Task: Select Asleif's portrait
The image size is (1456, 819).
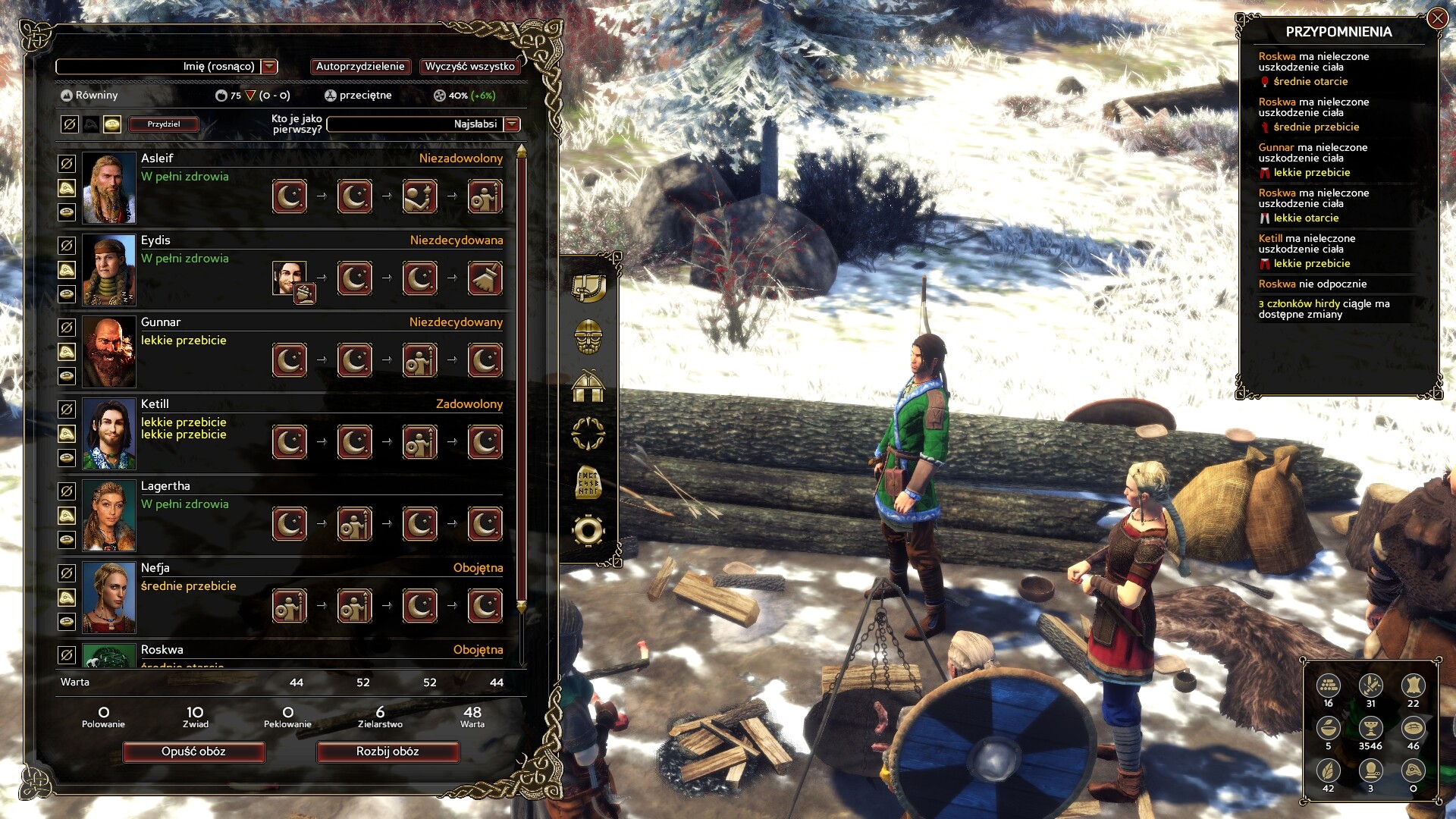Action: (x=108, y=188)
